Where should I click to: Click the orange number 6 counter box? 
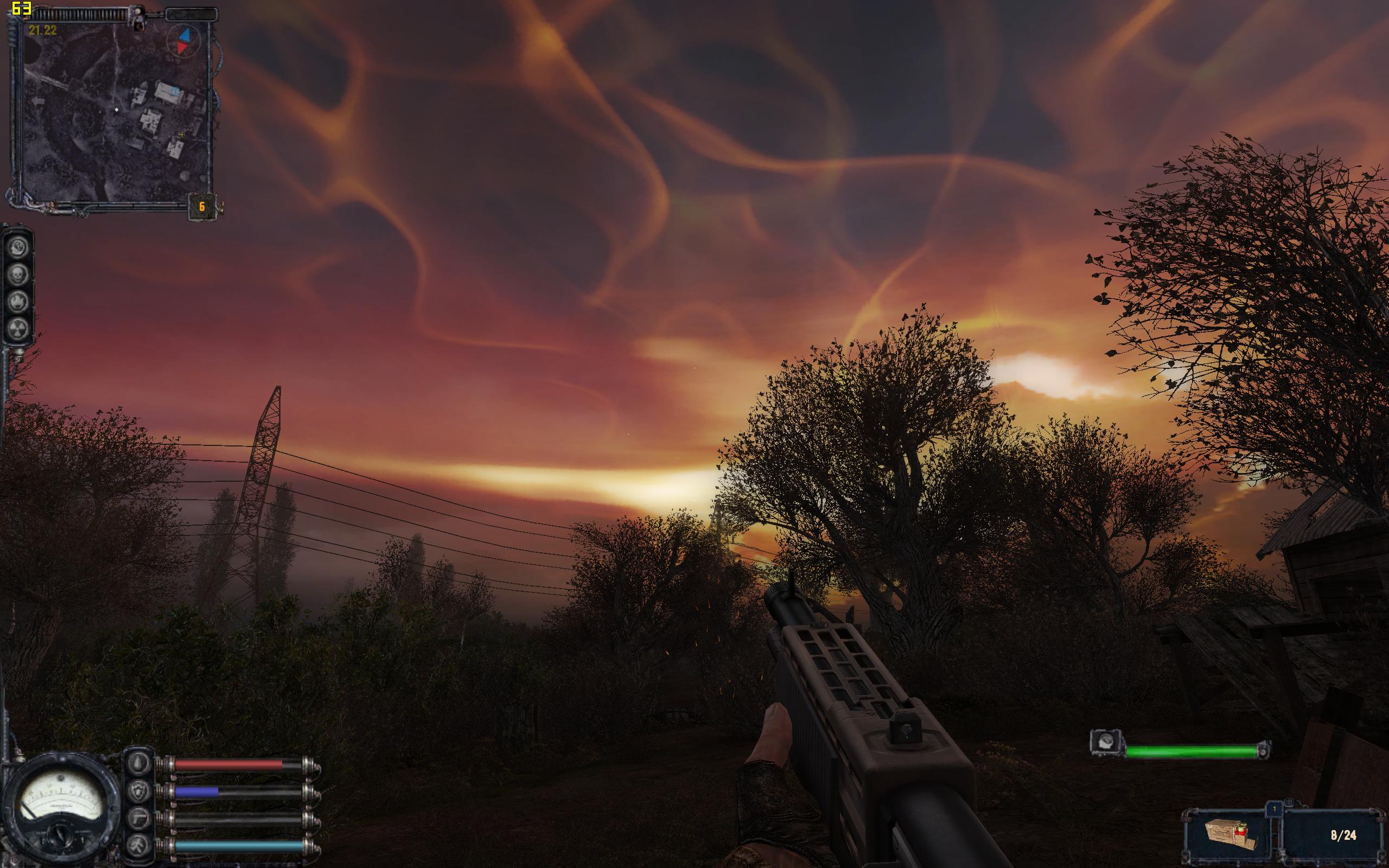201,207
